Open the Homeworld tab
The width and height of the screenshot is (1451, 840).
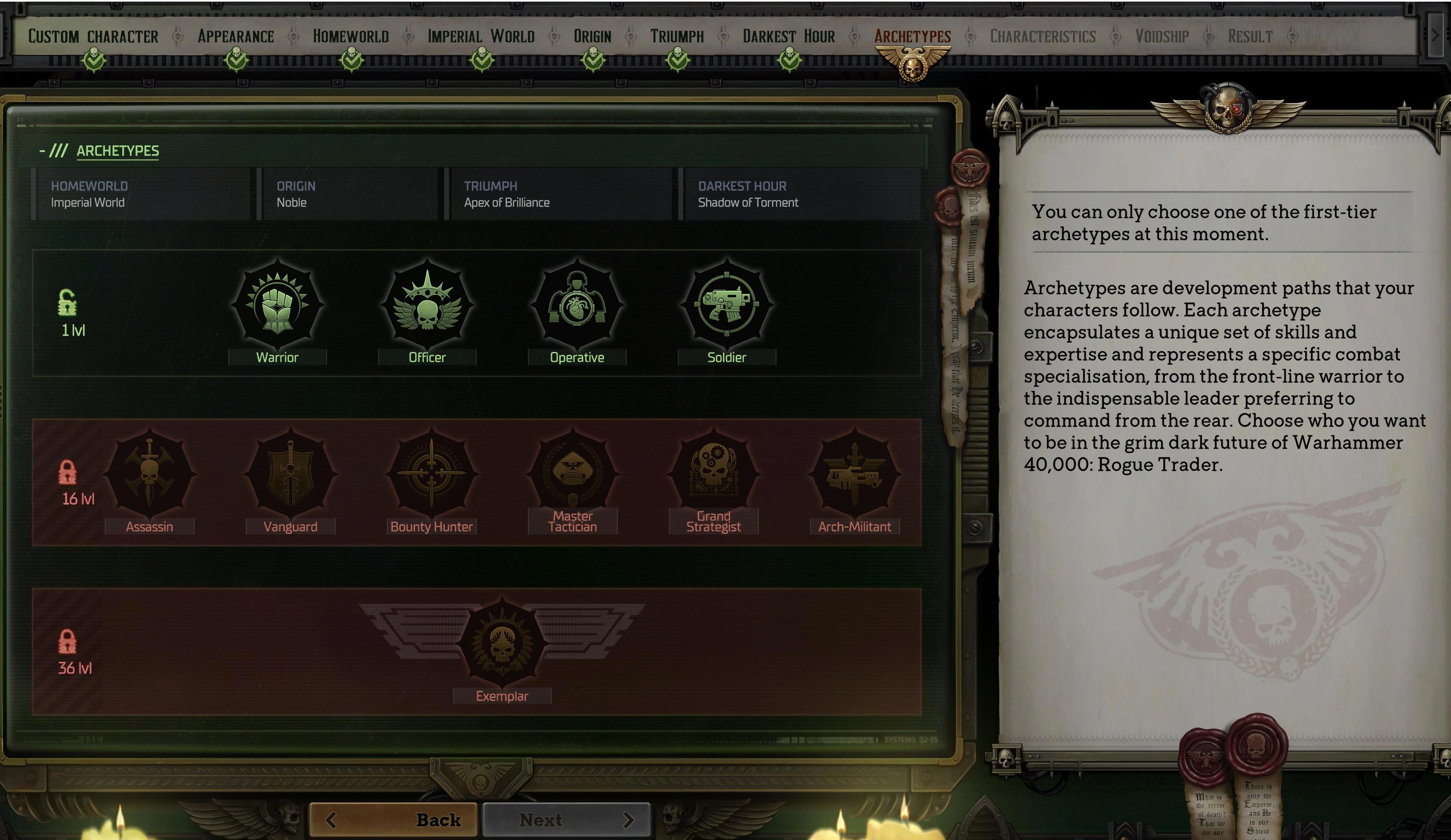tap(350, 36)
